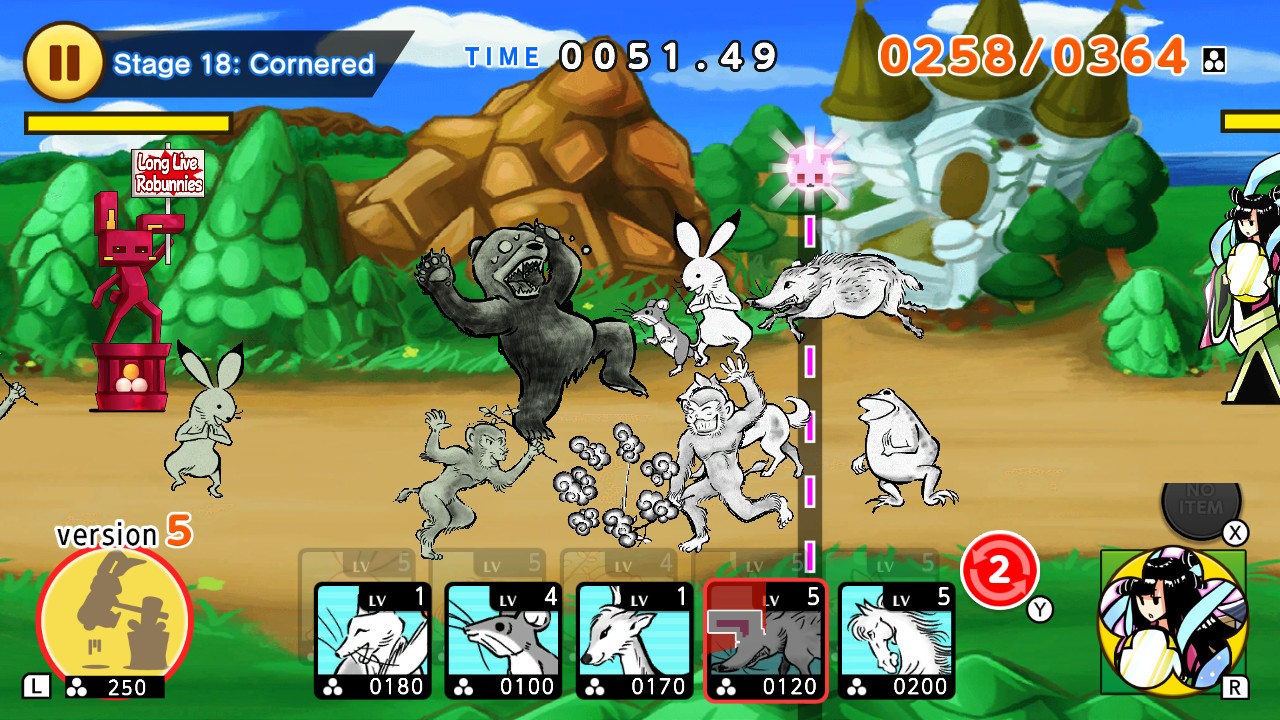Tap the recharging Level 5 wolf card
The height and width of the screenshot is (720, 1280).
click(766, 640)
